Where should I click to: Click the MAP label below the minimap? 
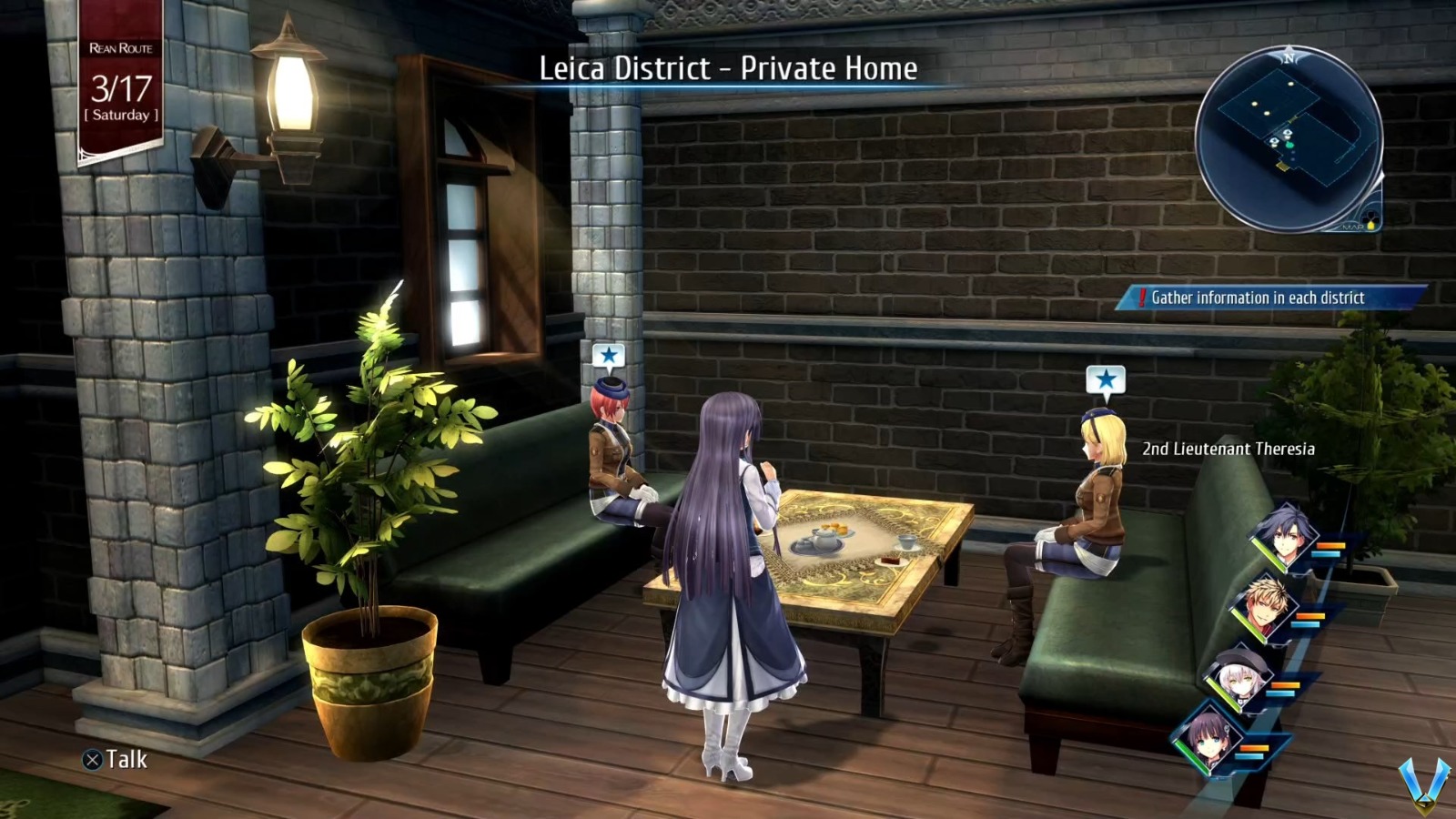(1353, 227)
